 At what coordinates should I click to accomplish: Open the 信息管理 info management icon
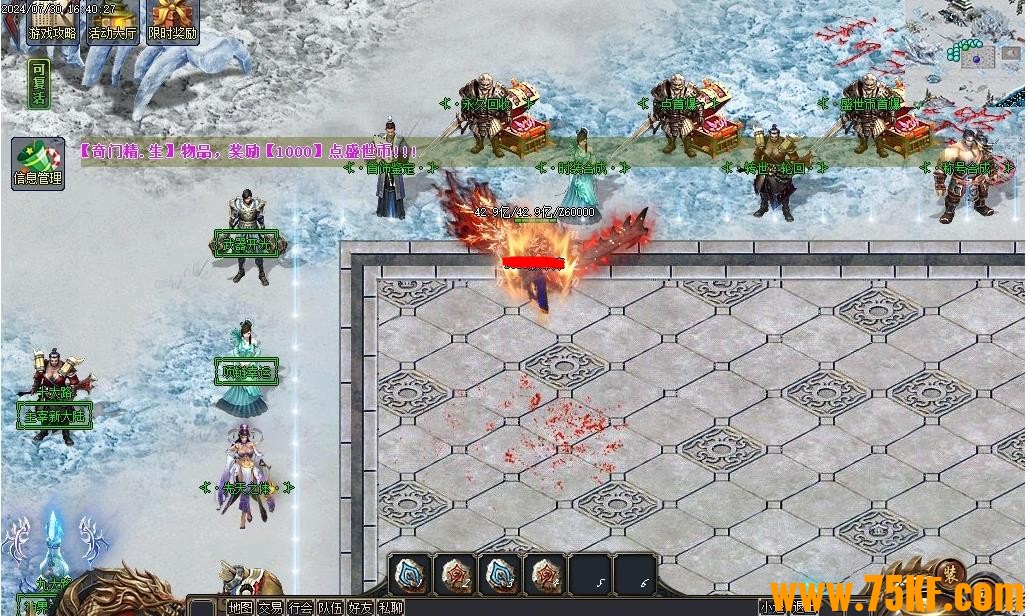[37, 165]
